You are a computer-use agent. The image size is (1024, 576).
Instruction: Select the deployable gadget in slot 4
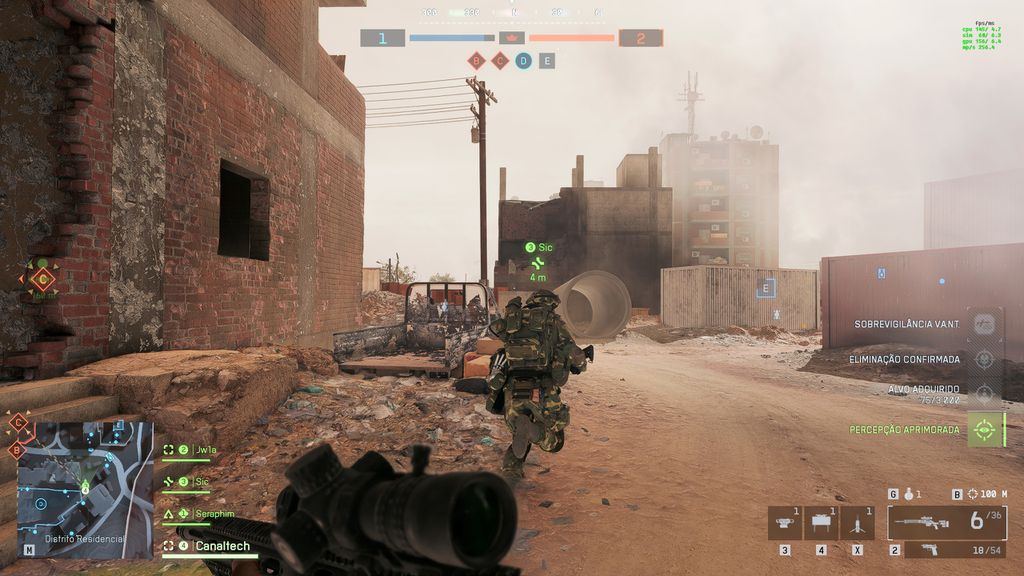(x=822, y=522)
